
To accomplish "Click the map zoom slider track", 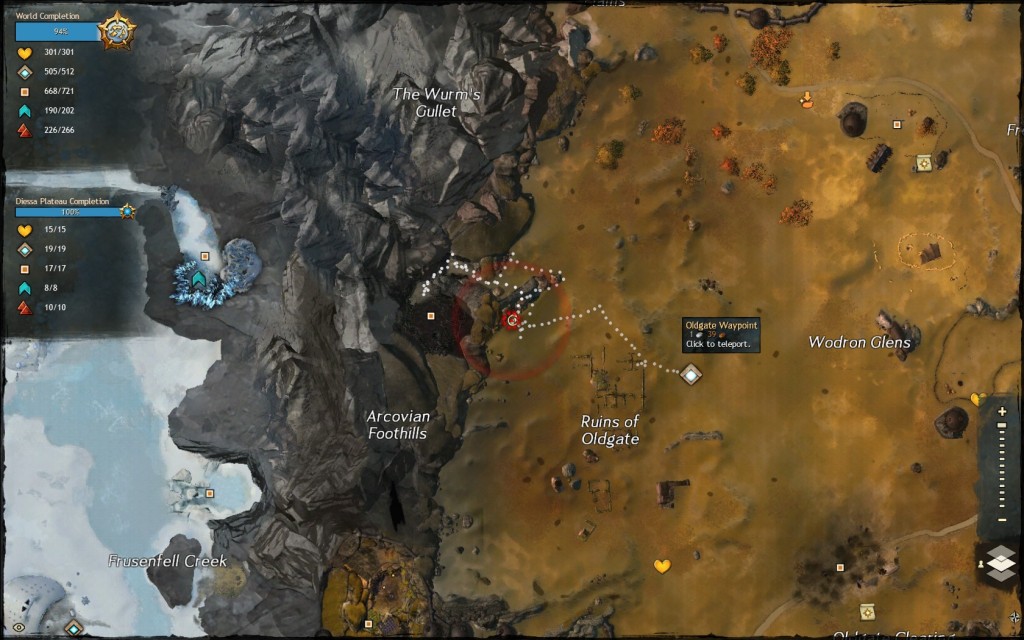I will click(1001, 469).
